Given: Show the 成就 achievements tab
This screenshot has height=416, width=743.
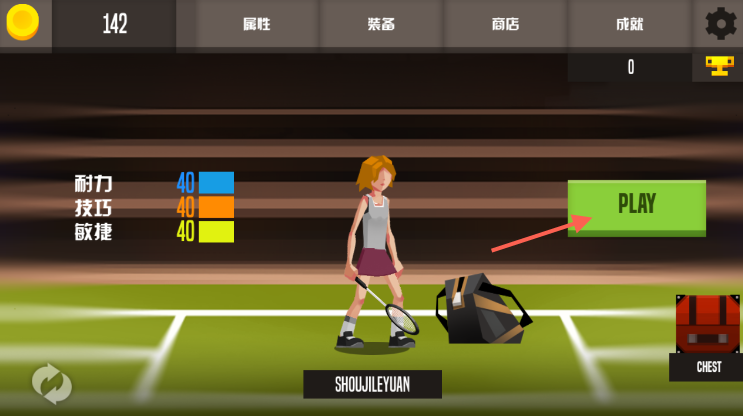Looking at the screenshot, I should (x=629, y=25).
